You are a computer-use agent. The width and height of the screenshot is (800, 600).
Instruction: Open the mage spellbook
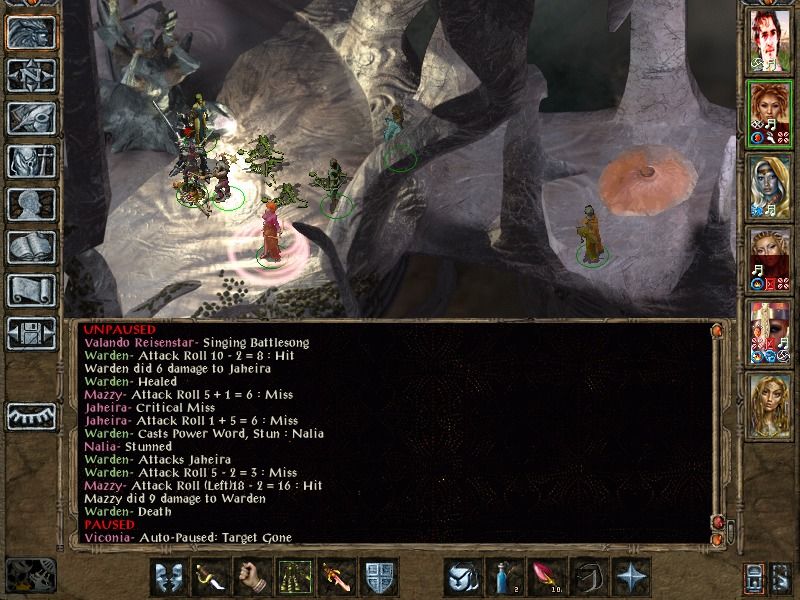click(31, 247)
